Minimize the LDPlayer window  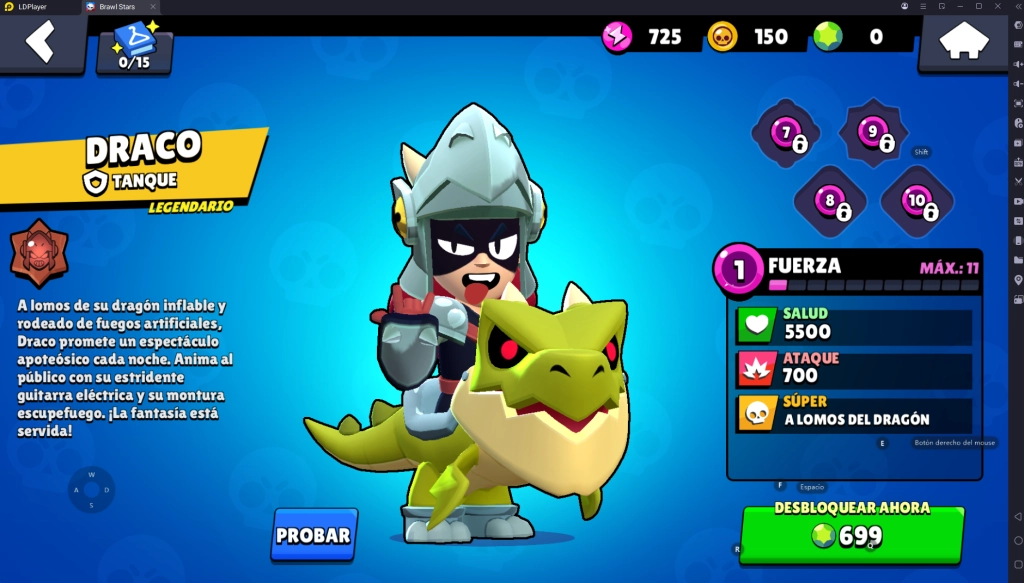tap(961, 6)
